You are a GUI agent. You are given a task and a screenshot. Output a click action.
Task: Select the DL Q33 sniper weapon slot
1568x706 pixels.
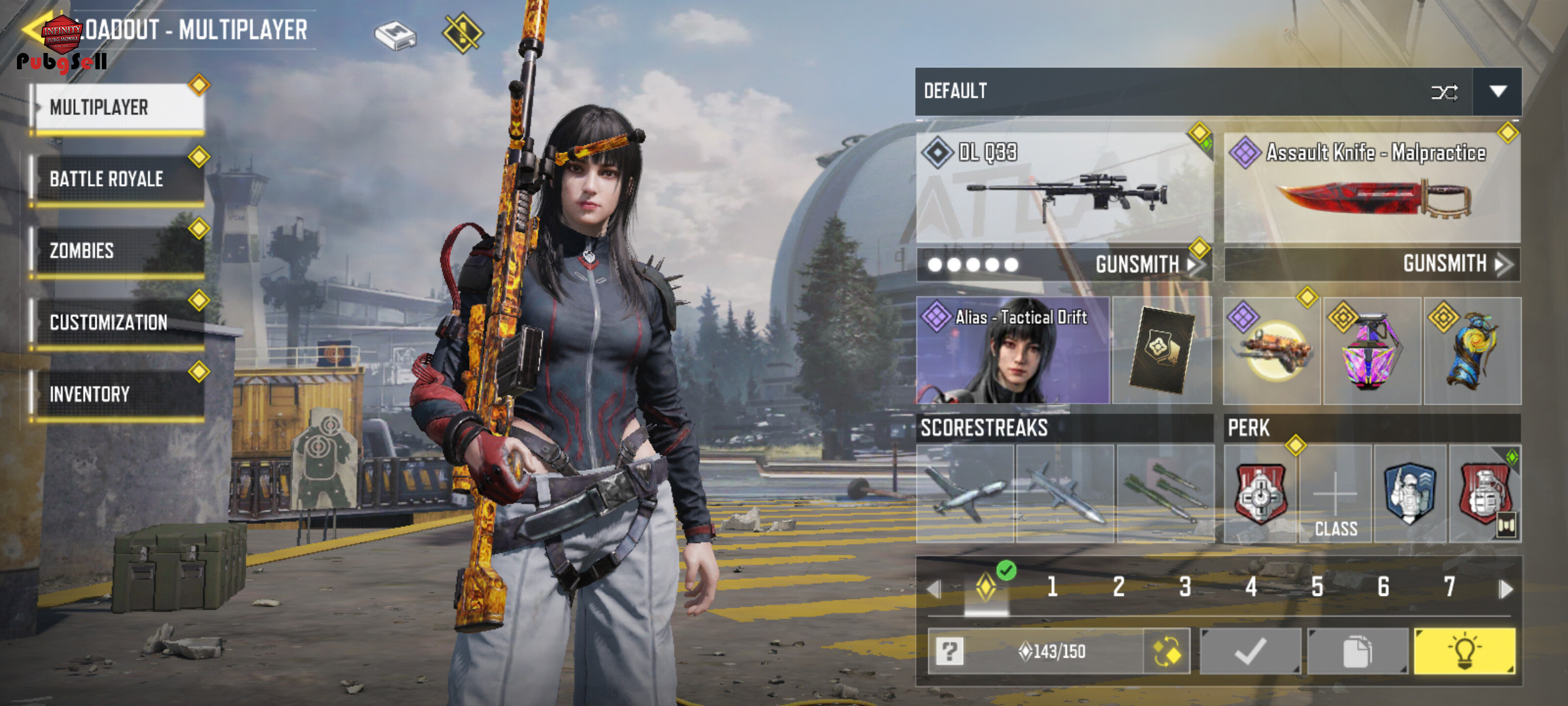pyautogui.click(x=1064, y=188)
